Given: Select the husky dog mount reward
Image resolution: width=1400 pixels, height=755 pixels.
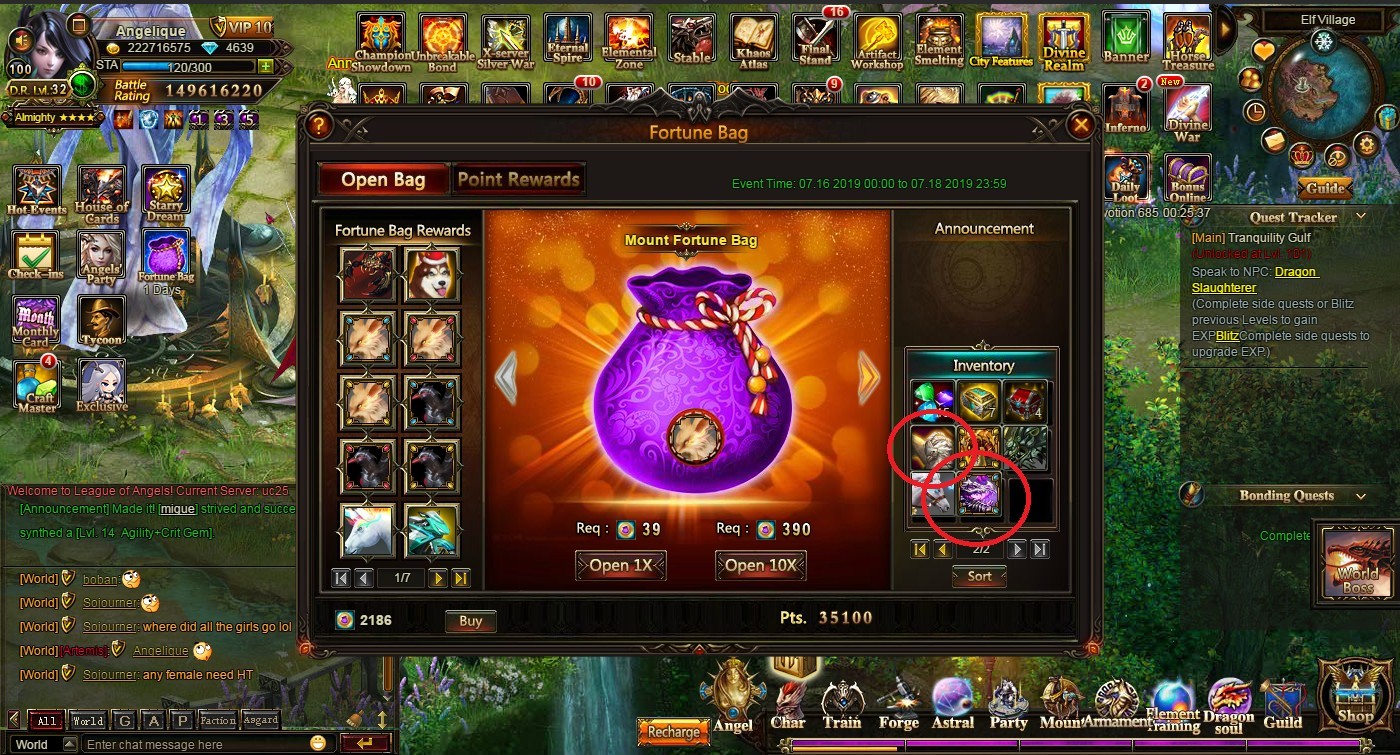Looking at the screenshot, I should click(432, 273).
